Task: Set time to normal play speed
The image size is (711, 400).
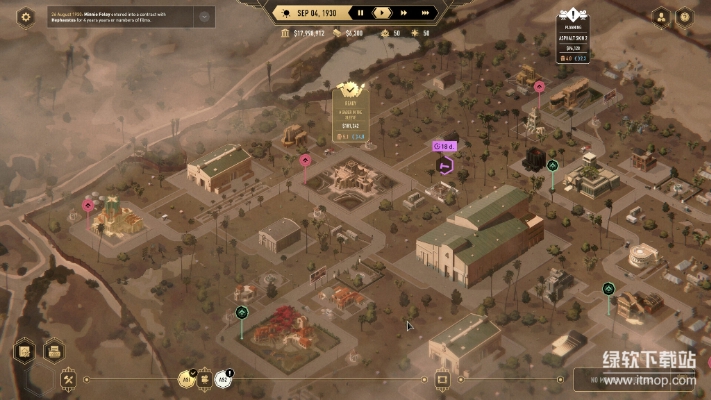Action: [x=381, y=13]
